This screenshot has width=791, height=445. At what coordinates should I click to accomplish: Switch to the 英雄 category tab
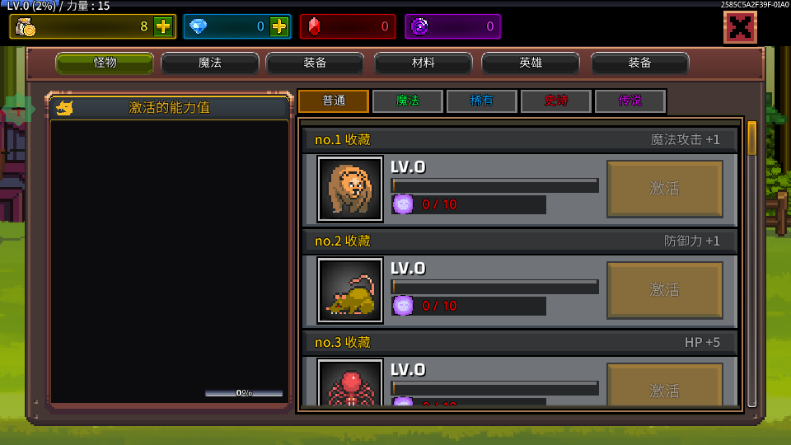pos(530,63)
